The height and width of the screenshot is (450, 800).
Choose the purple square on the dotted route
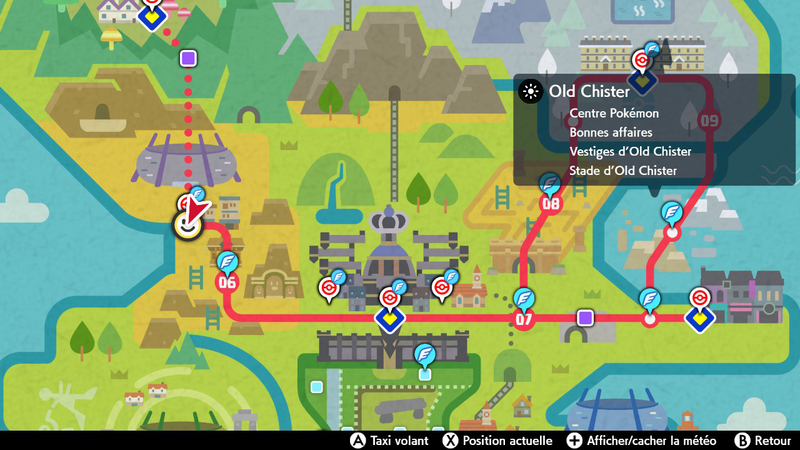[x=187, y=59]
